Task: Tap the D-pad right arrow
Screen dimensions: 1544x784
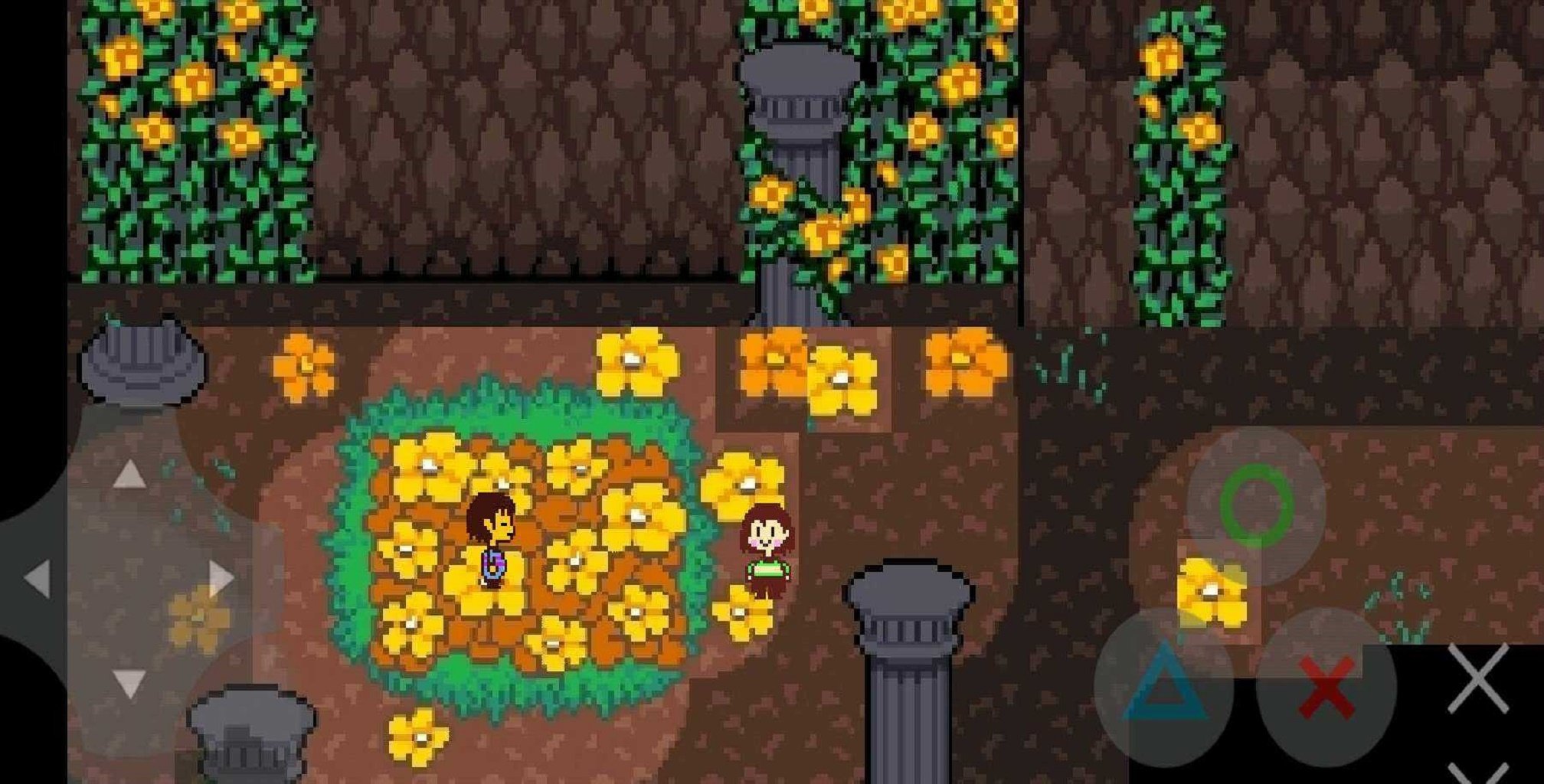Action: 221,578
